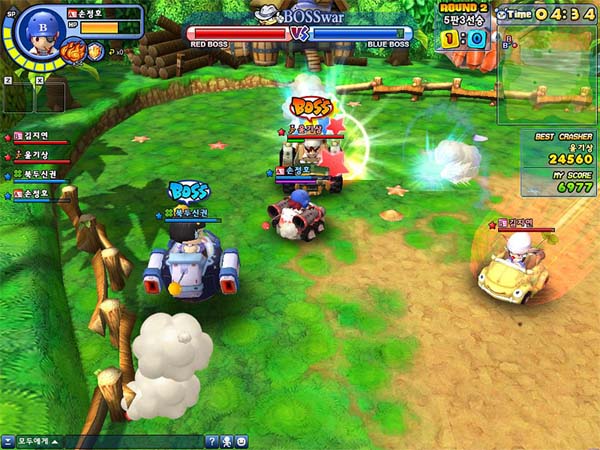Activate the shield skill icon
The height and width of the screenshot is (450, 600).
coord(95,50)
